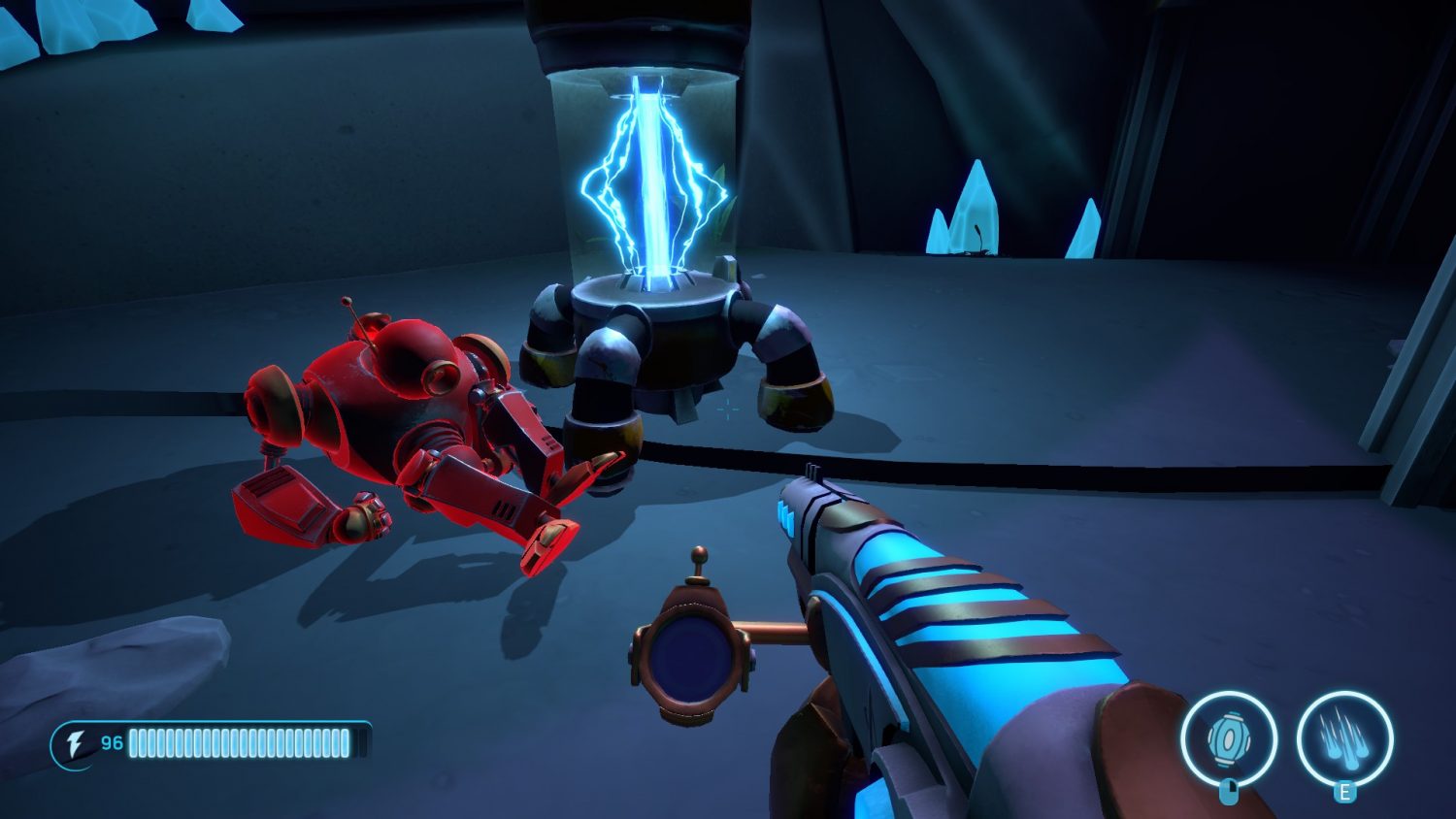1456x819 pixels.
Task: Activate the round grenade gadget ability icon
Action: tap(1228, 739)
